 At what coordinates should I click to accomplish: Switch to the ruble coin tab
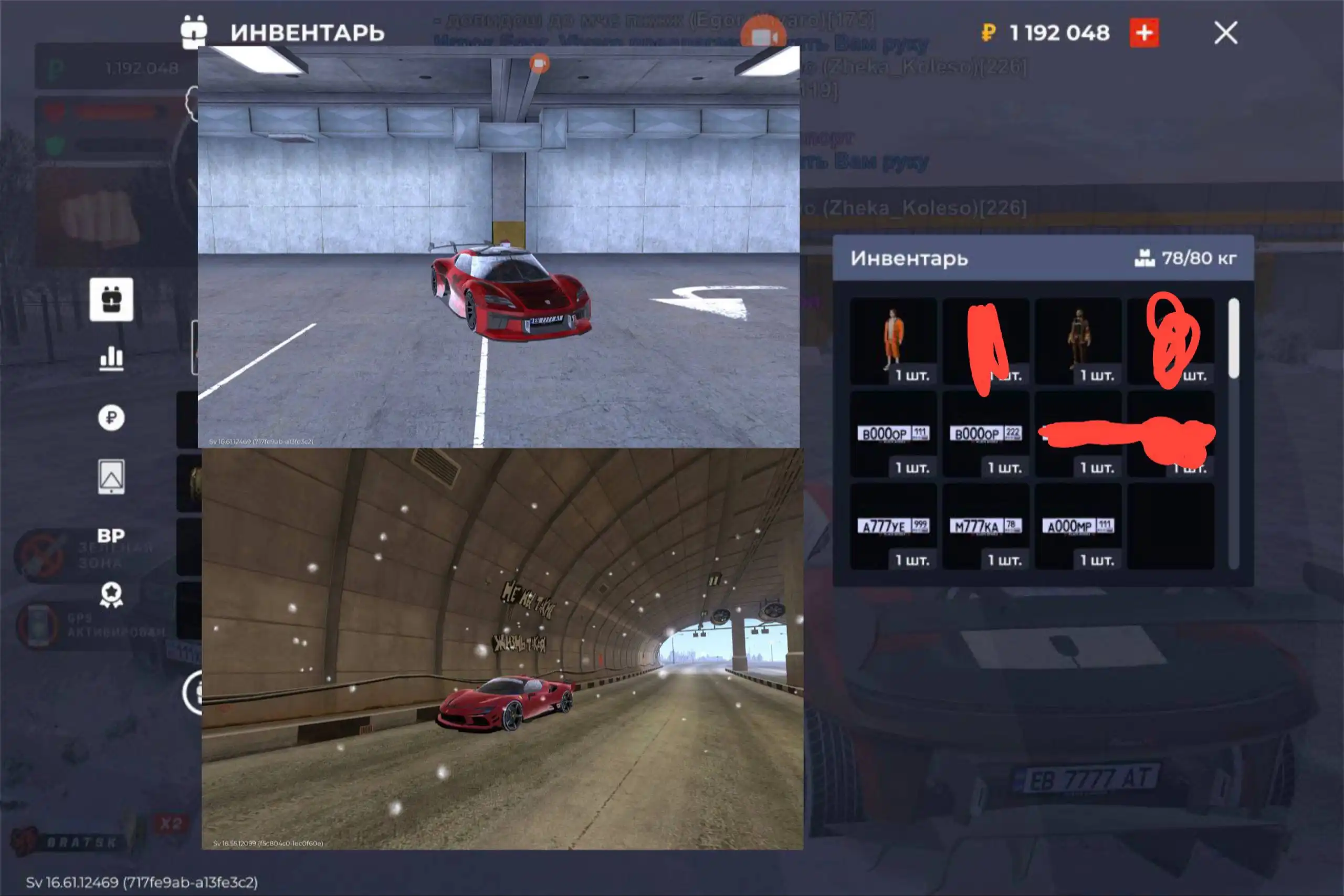click(x=111, y=418)
